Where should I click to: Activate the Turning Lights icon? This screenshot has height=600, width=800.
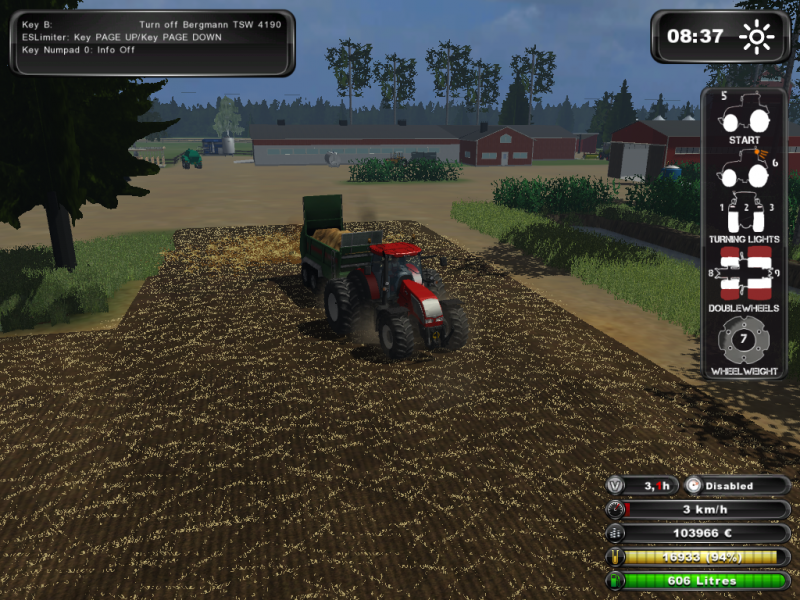tap(745, 211)
